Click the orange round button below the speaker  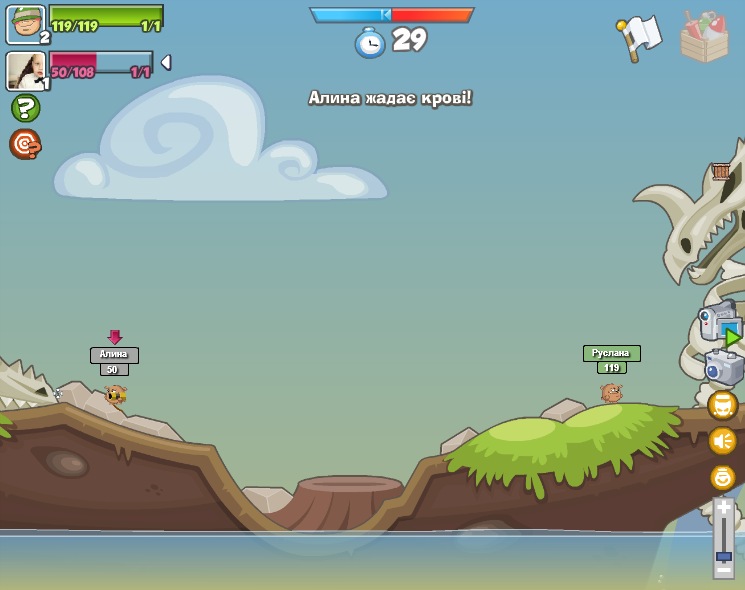(722, 477)
